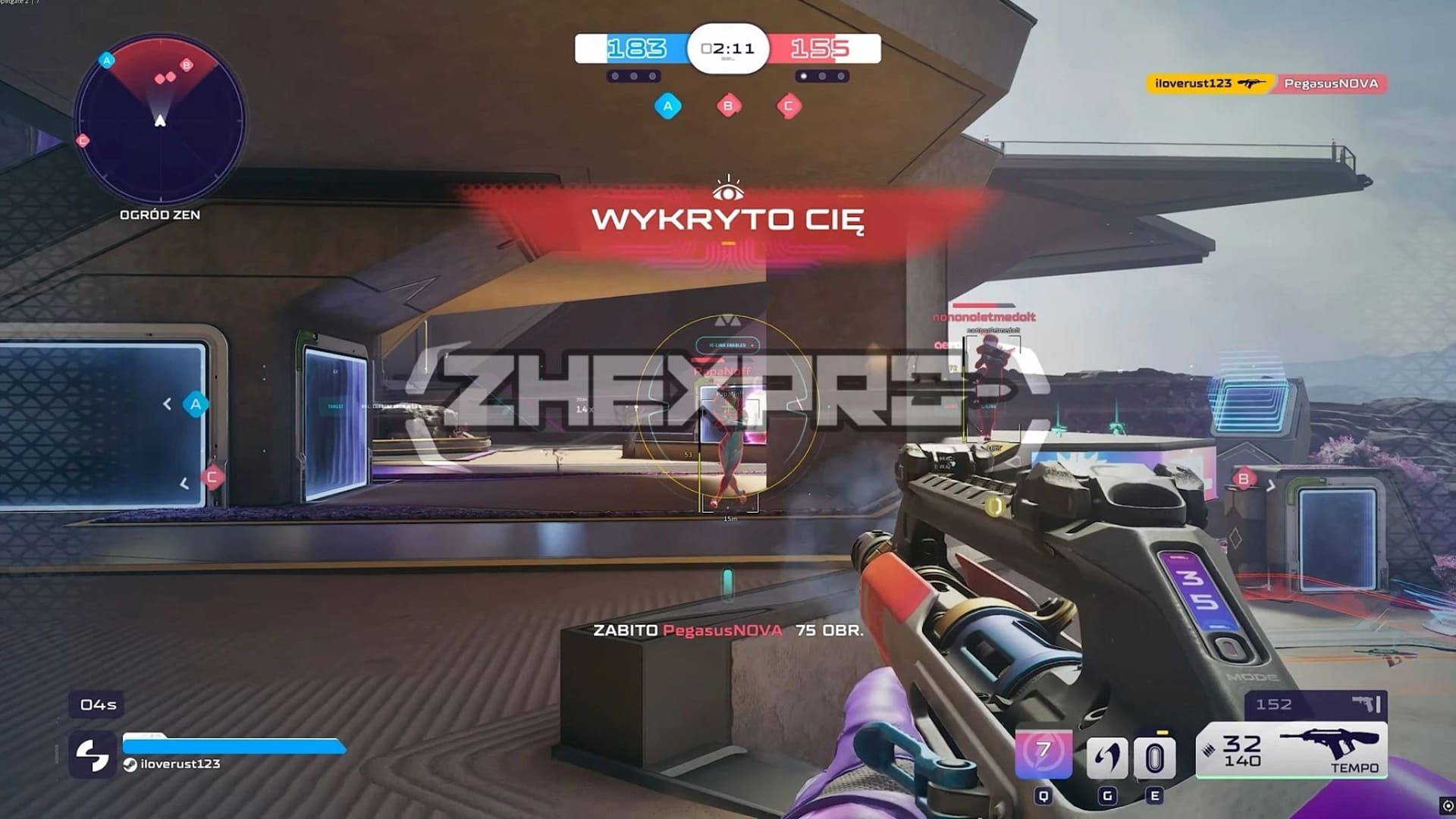Click the eye icon above WYKRYTO CIĘ
The height and width of the screenshot is (819, 1456).
[x=727, y=187]
